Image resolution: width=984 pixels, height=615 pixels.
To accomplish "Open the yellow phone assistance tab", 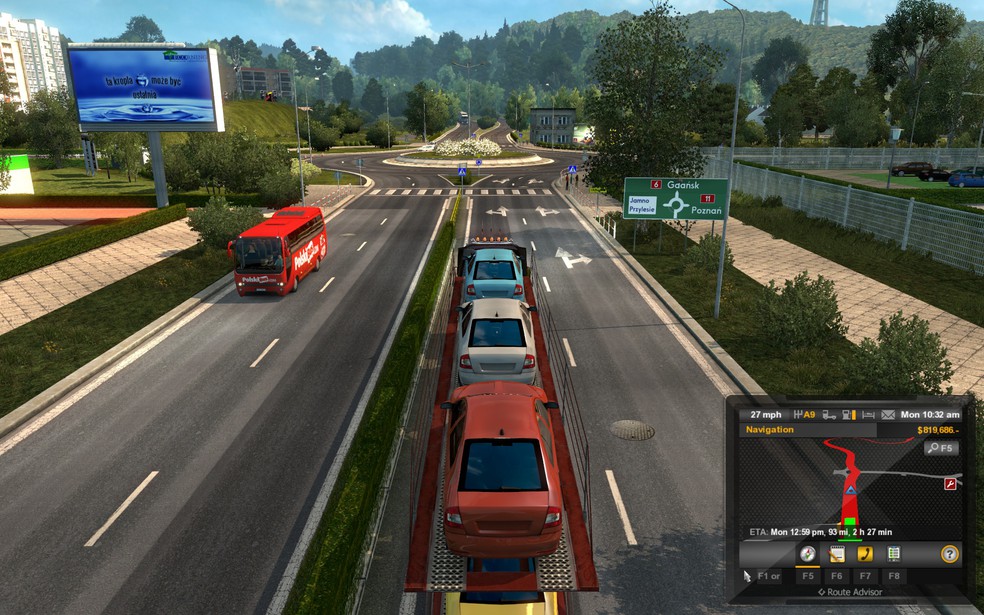I will pyautogui.click(x=865, y=554).
